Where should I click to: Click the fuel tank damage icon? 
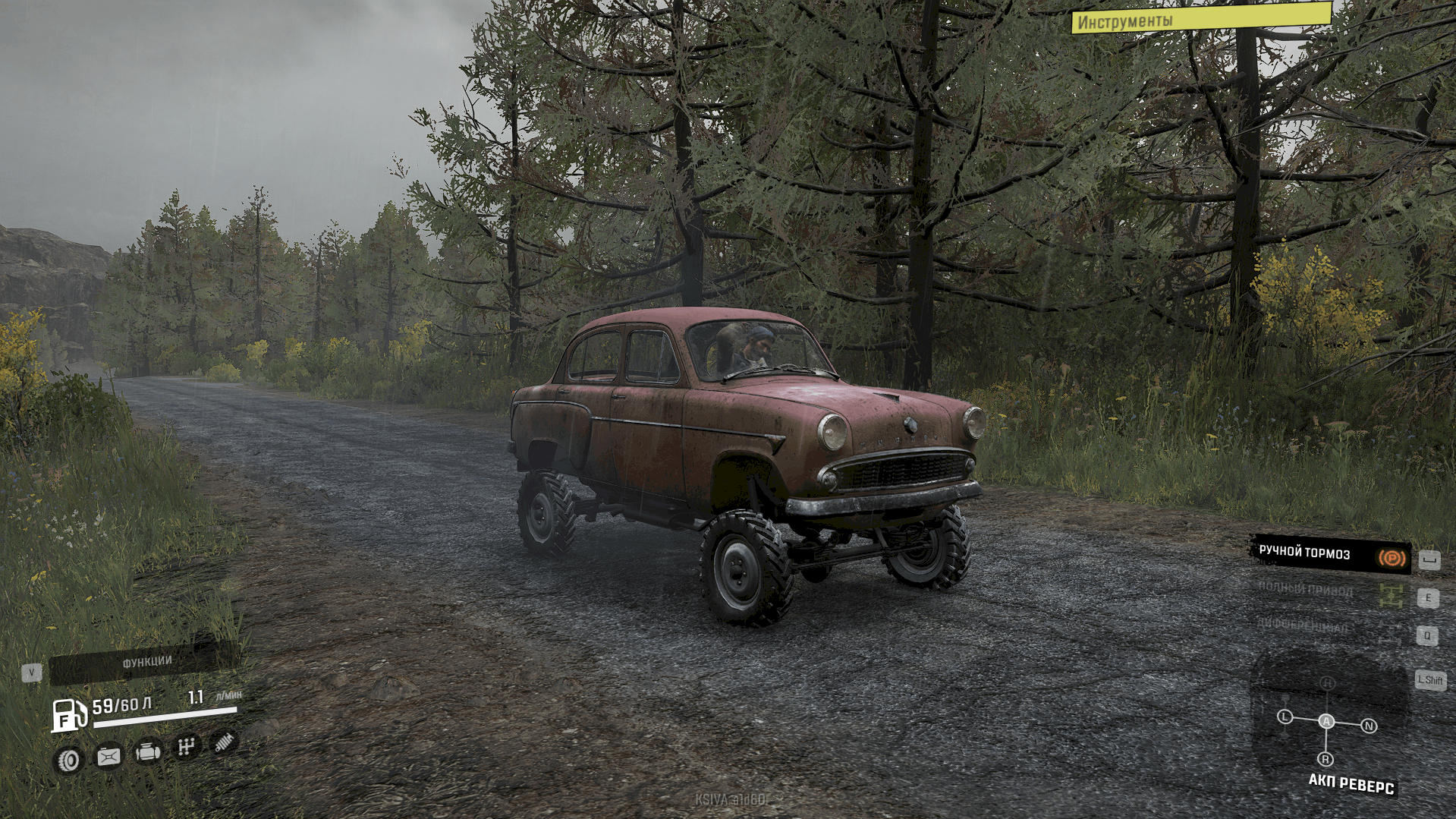click(108, 756)
